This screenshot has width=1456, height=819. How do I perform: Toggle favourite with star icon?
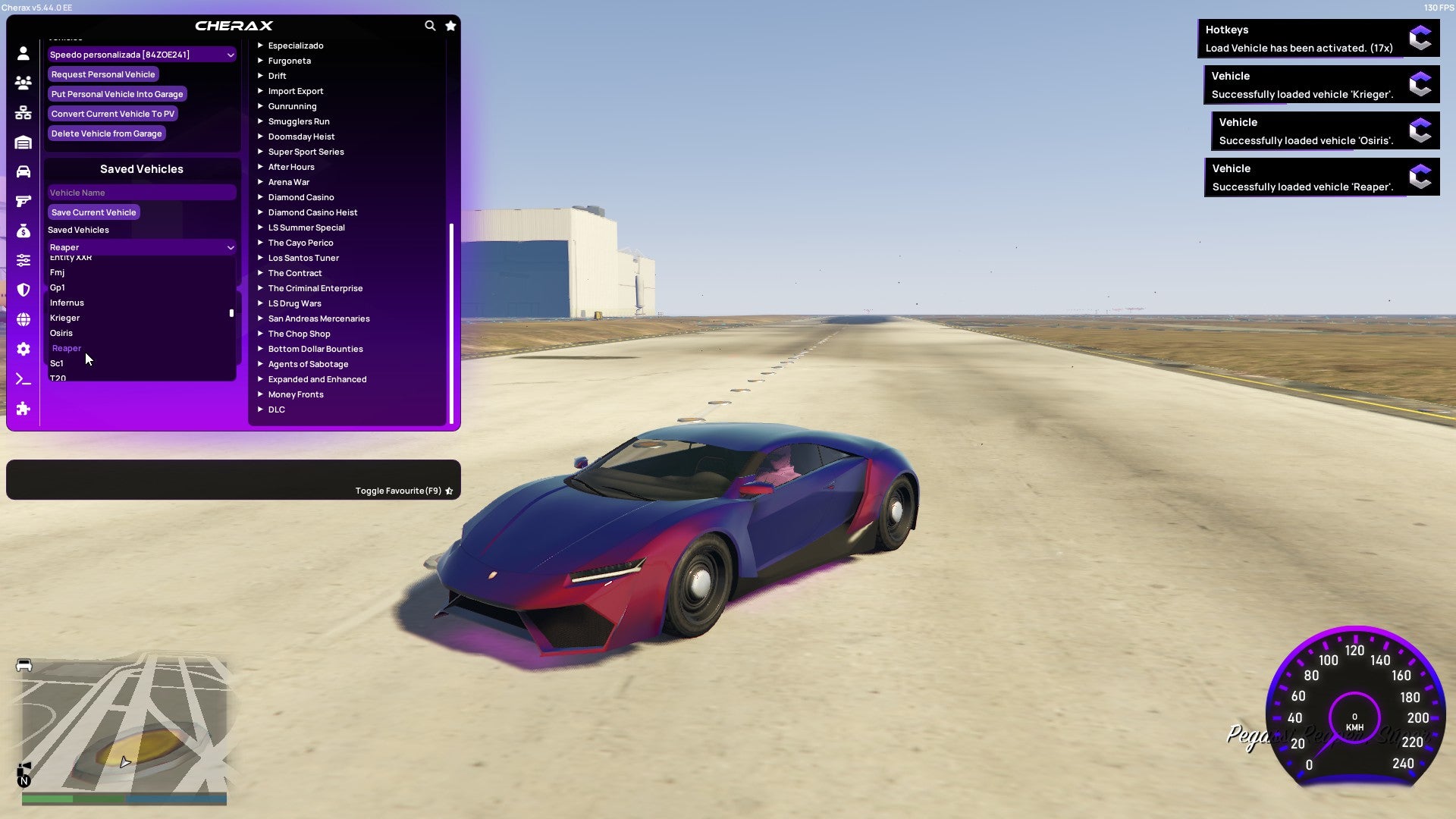point(450,25)
